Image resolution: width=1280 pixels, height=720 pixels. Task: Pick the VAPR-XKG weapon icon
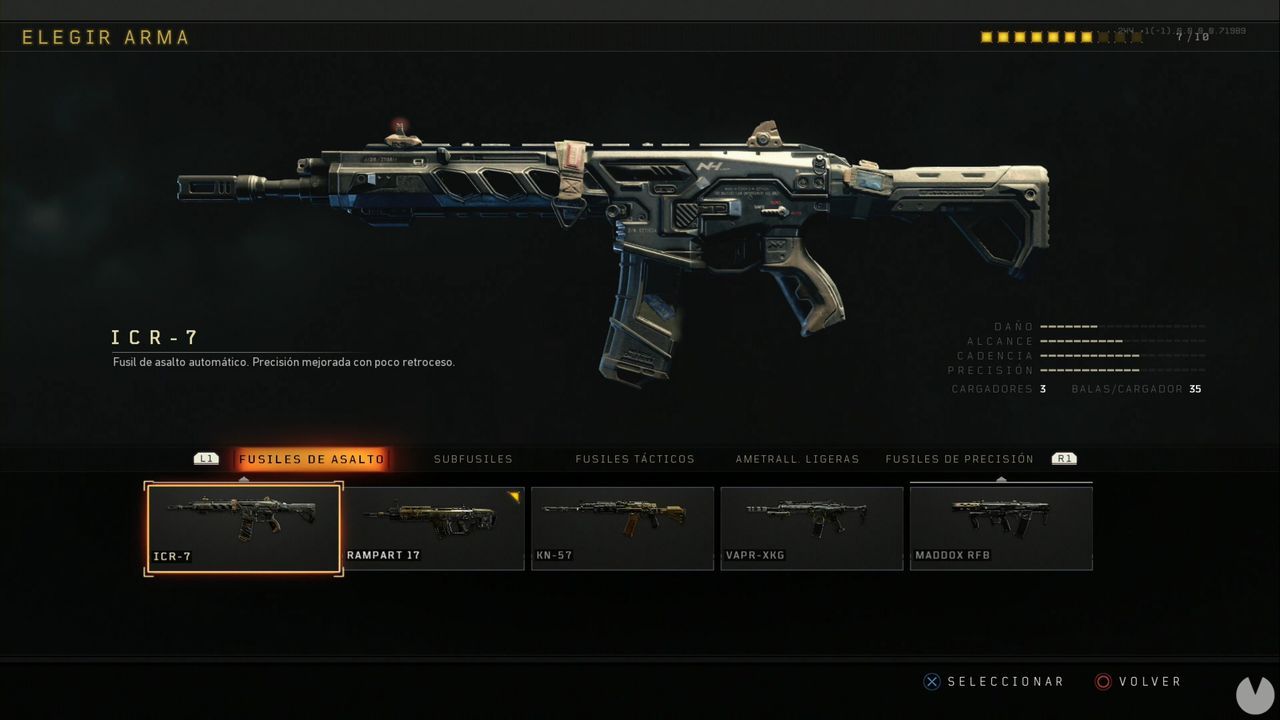tap(810, 525)
